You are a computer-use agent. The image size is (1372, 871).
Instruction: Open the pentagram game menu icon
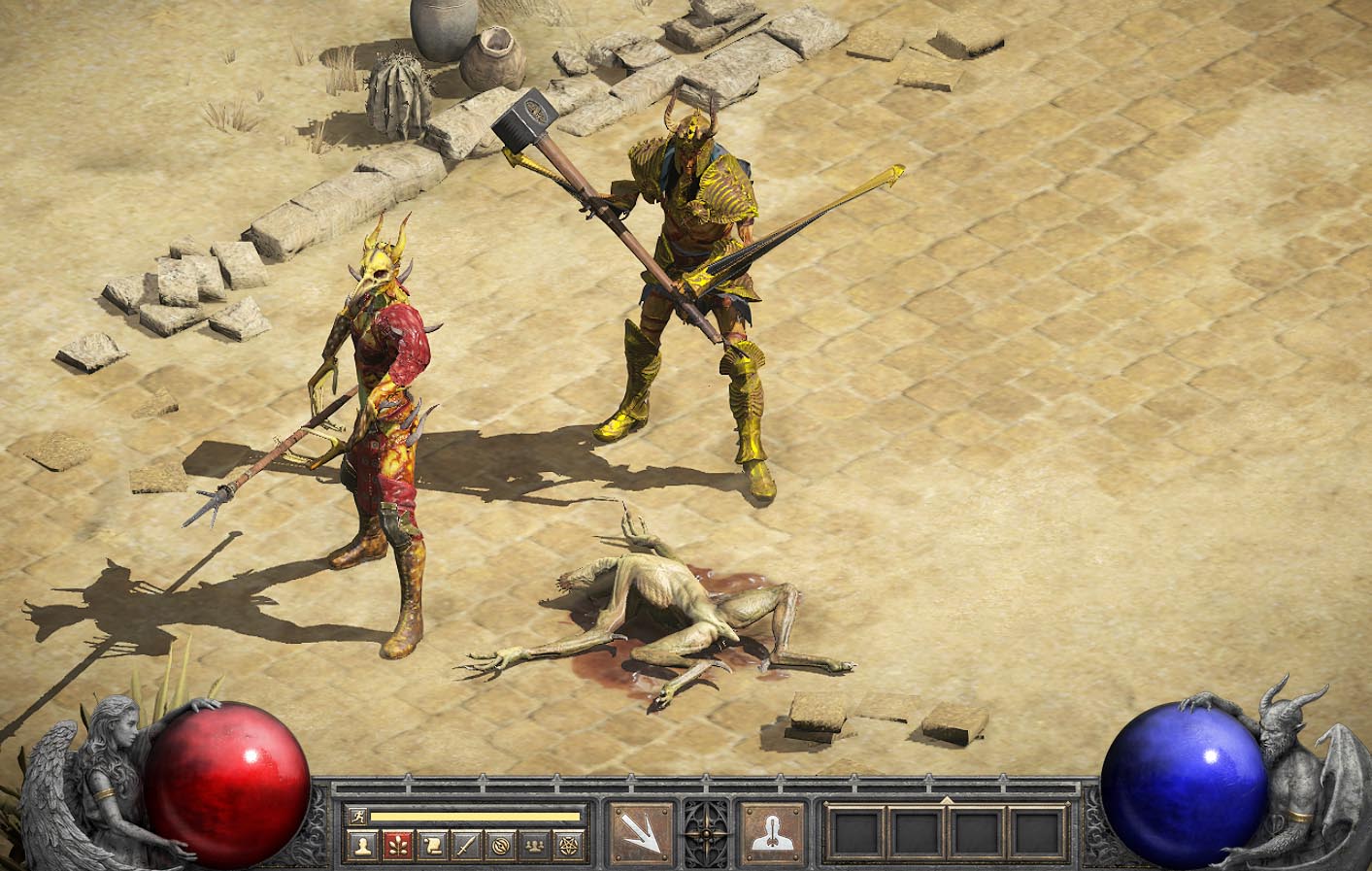pyautogui.click(x=570, y=845)
